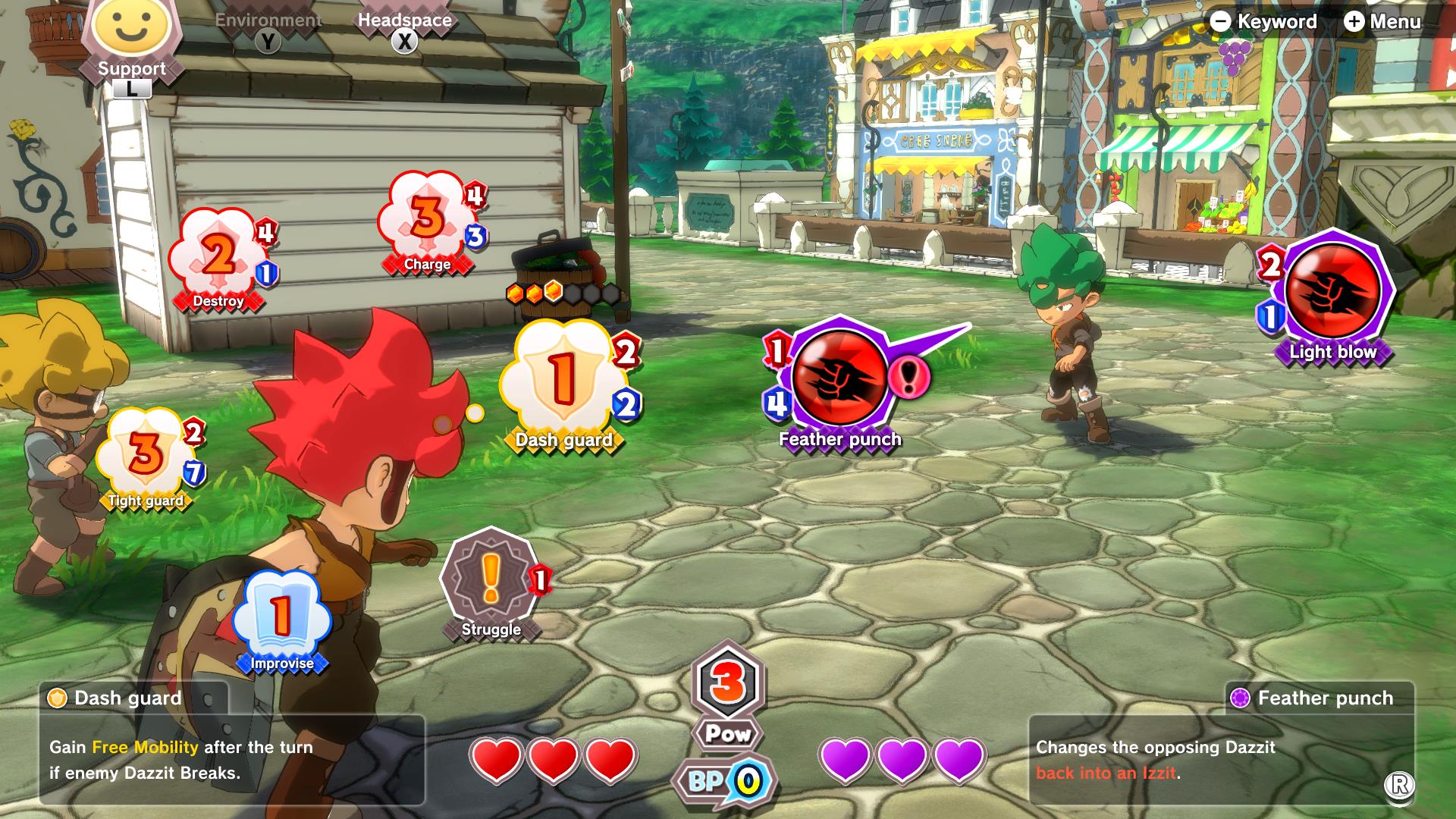Viewport: 1456px width, 819px height.
Task: Select the Struggle action
Action: (491, 580)
